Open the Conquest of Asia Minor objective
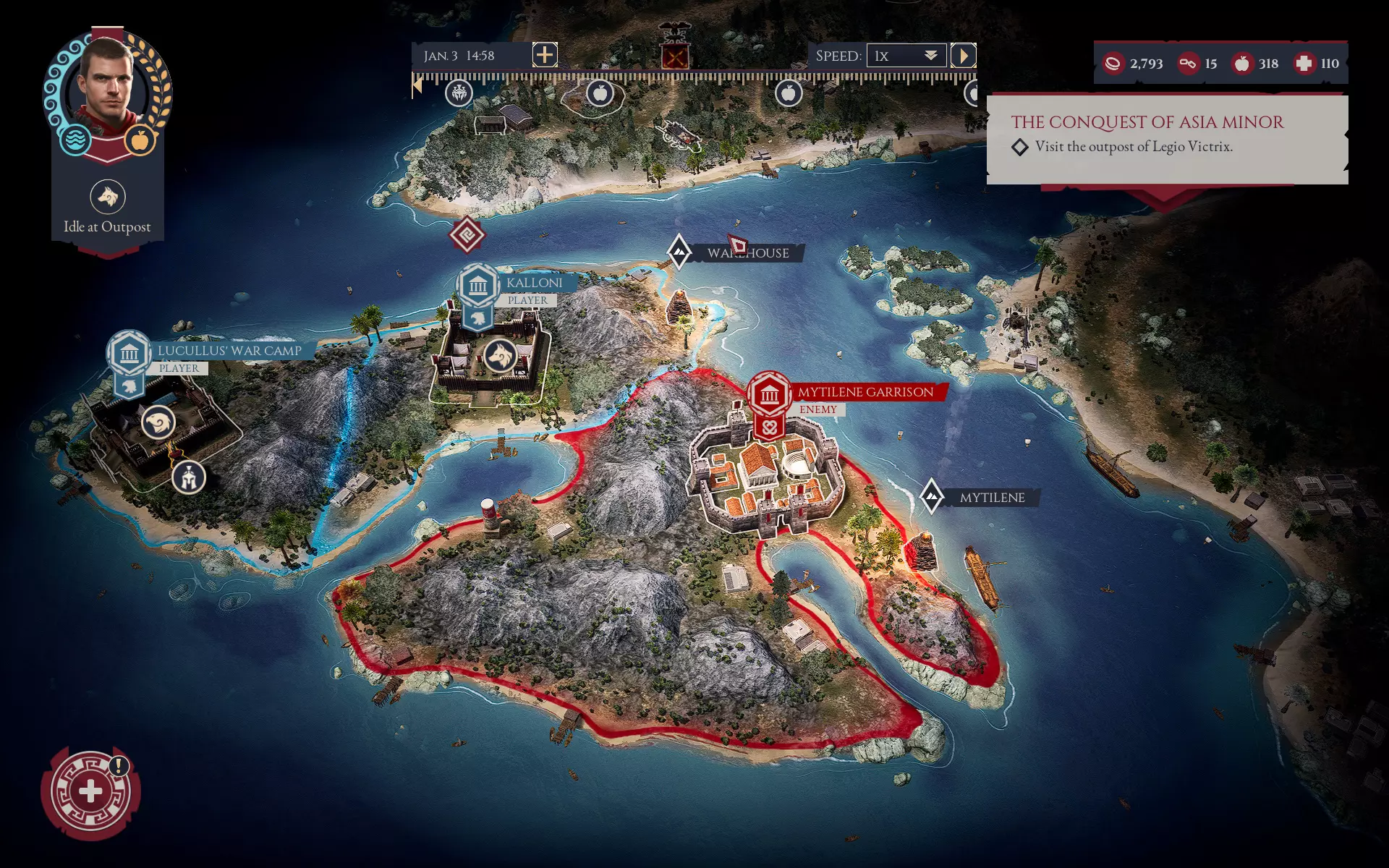 coord(1147,122)
